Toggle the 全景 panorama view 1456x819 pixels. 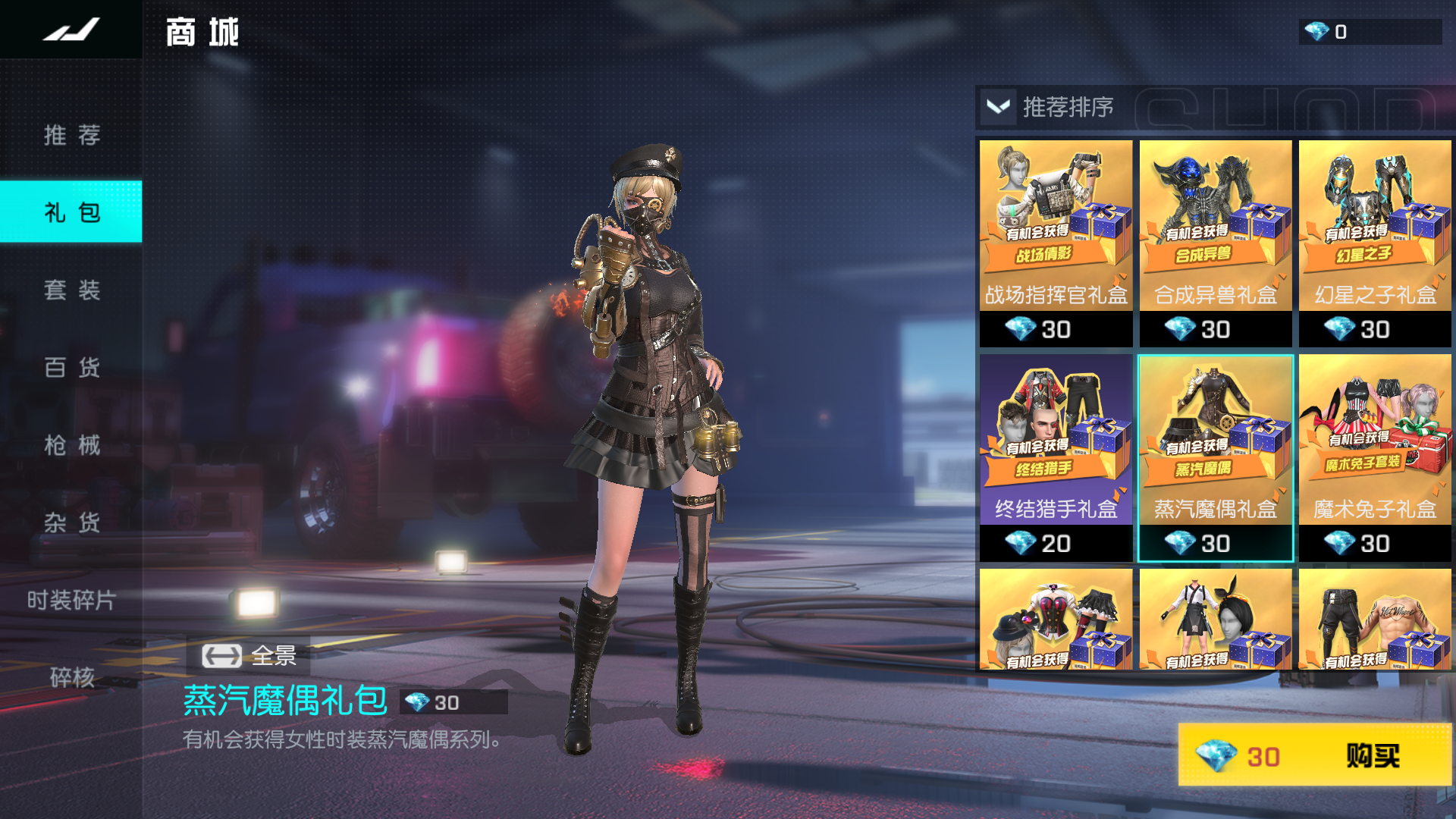(x=249, y=655)
